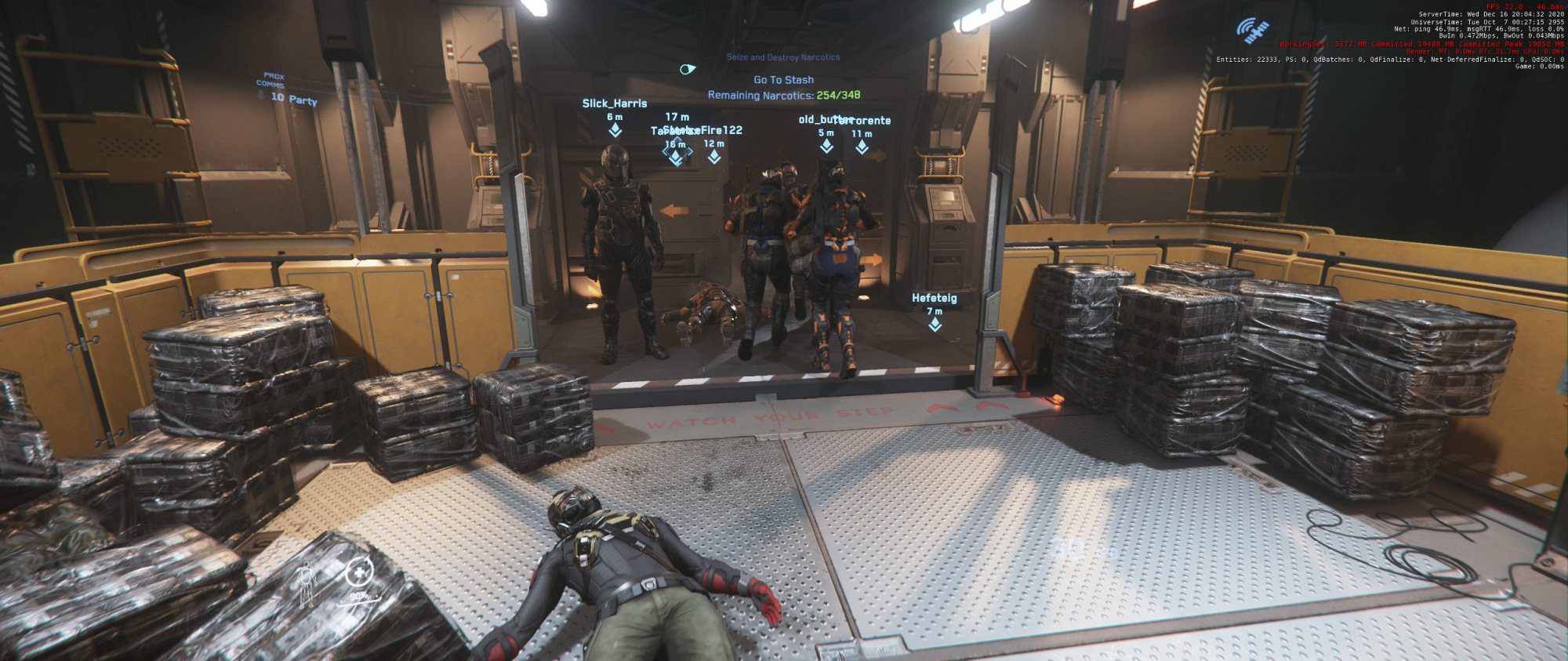This screenshot has width=1568, height=661.
Task: Select the Seize and Destroy Narcotics mission title
Action: [x=782, y=57]
